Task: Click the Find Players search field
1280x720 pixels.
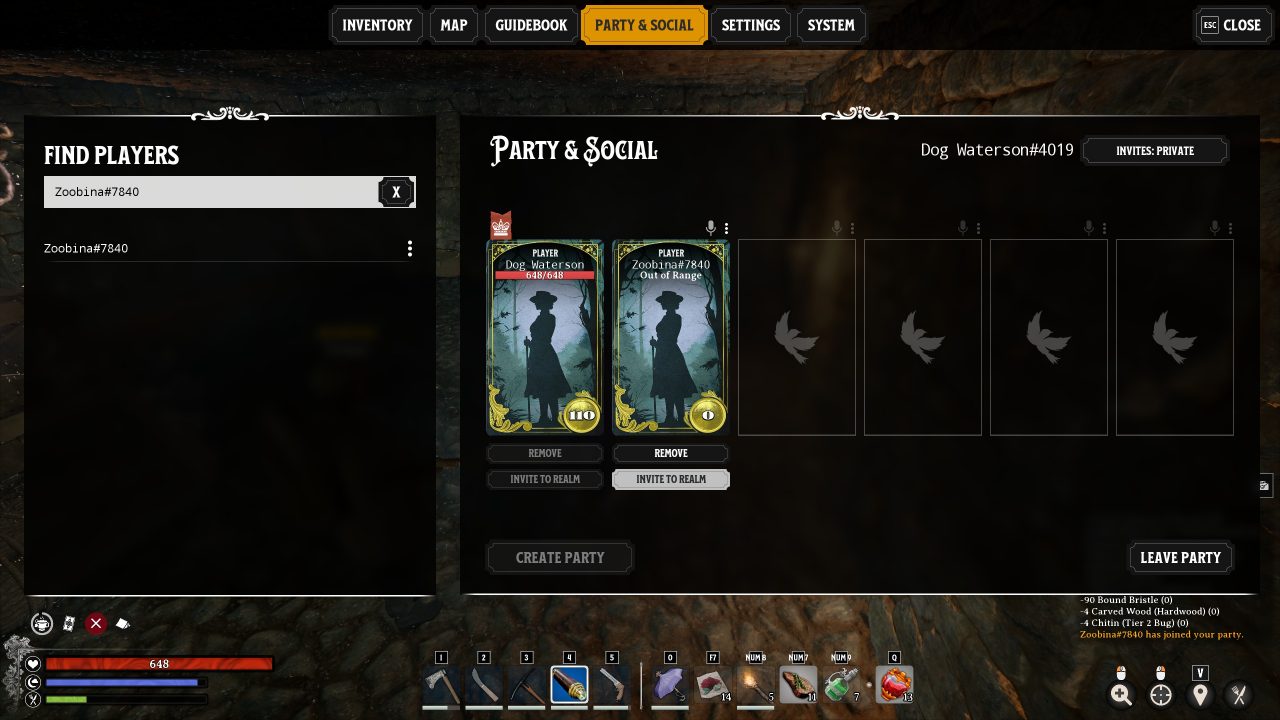Action: point(210,192)
